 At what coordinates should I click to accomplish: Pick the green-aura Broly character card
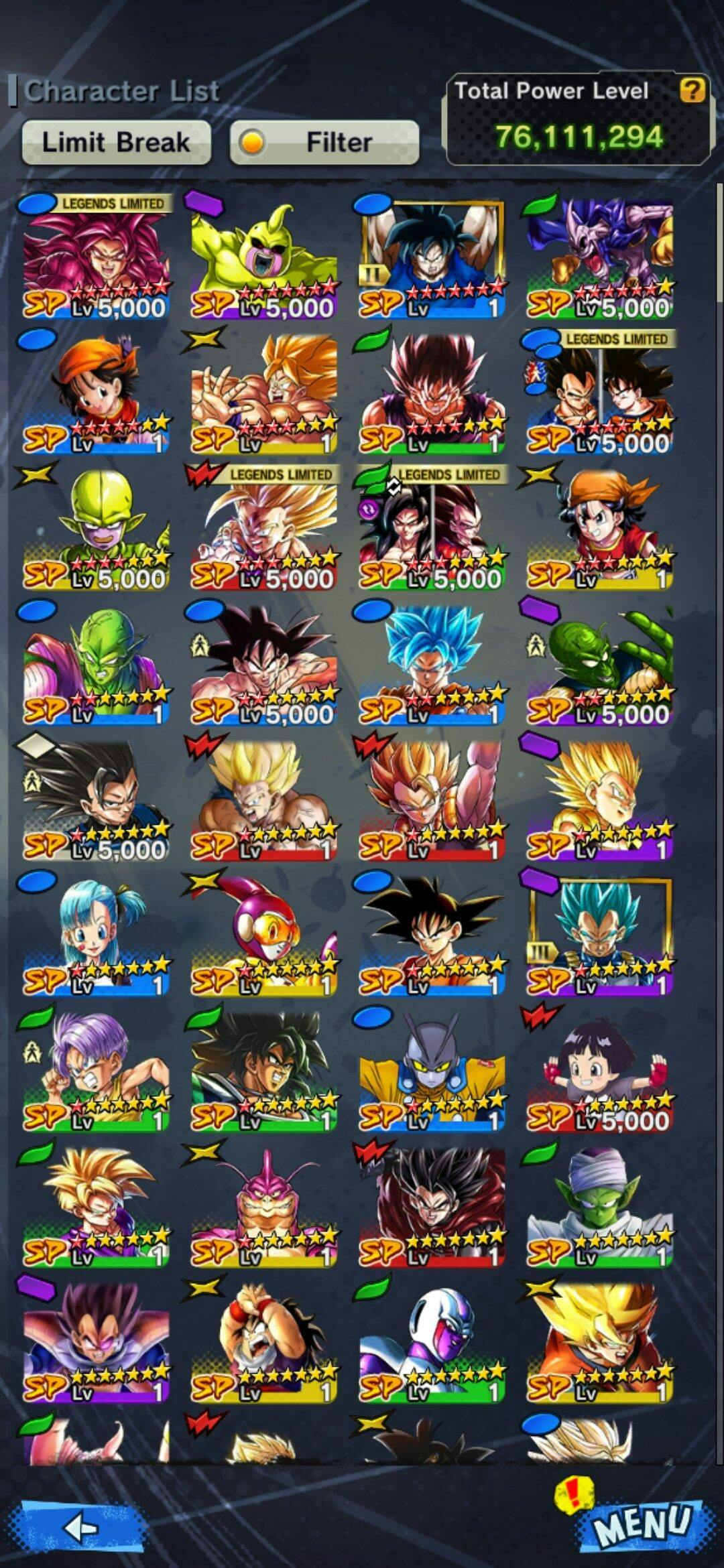click(x=263, y=1070)
